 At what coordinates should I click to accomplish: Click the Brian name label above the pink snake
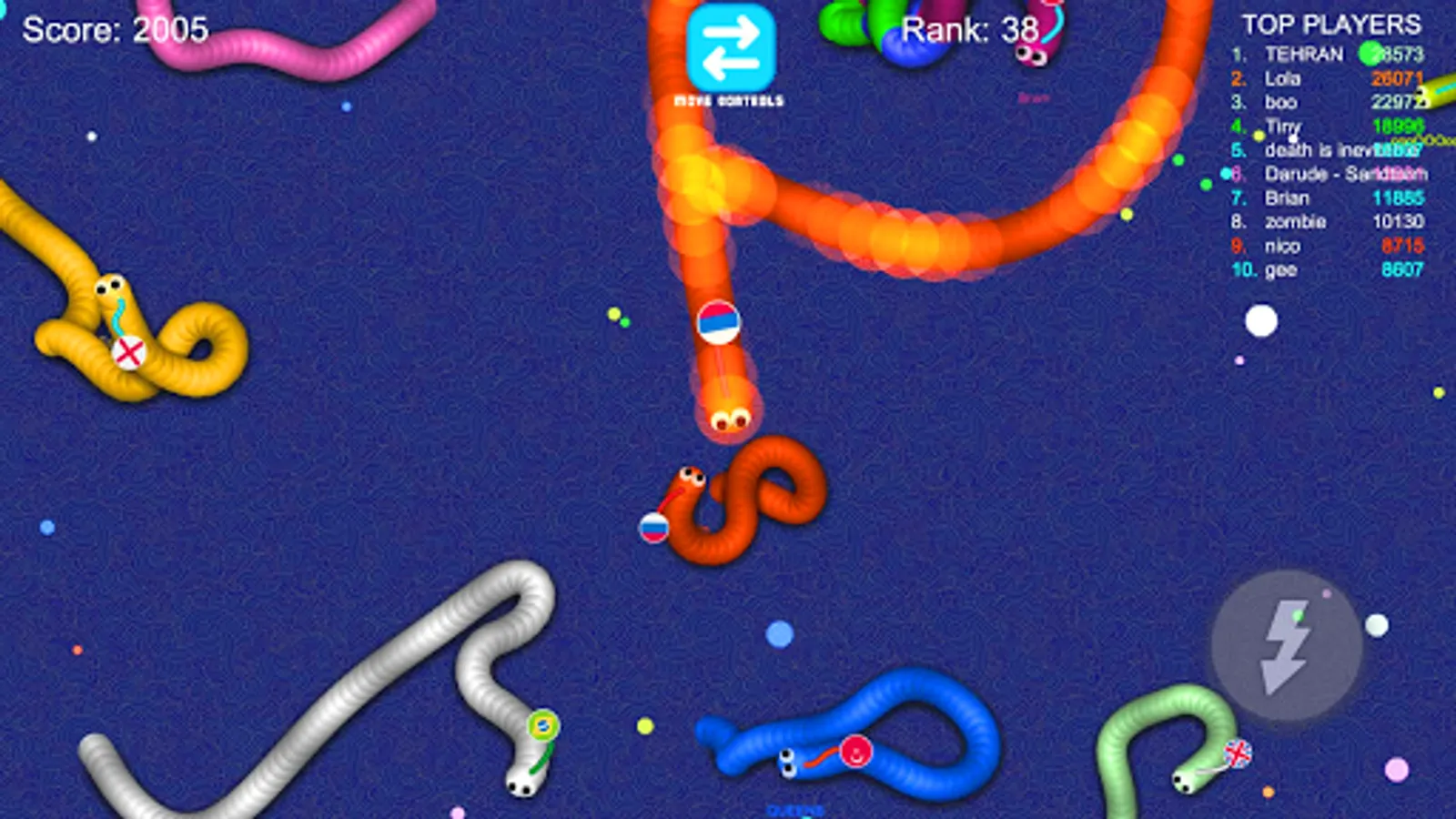pyautogui.click(x=1032, y=96)
